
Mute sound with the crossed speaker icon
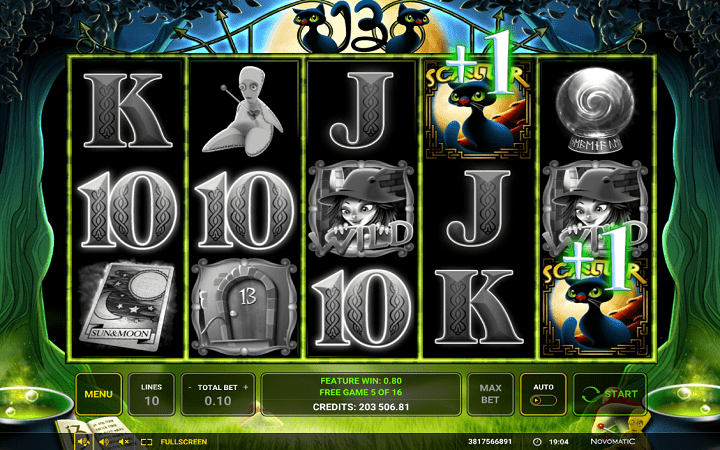coord(124,441)
